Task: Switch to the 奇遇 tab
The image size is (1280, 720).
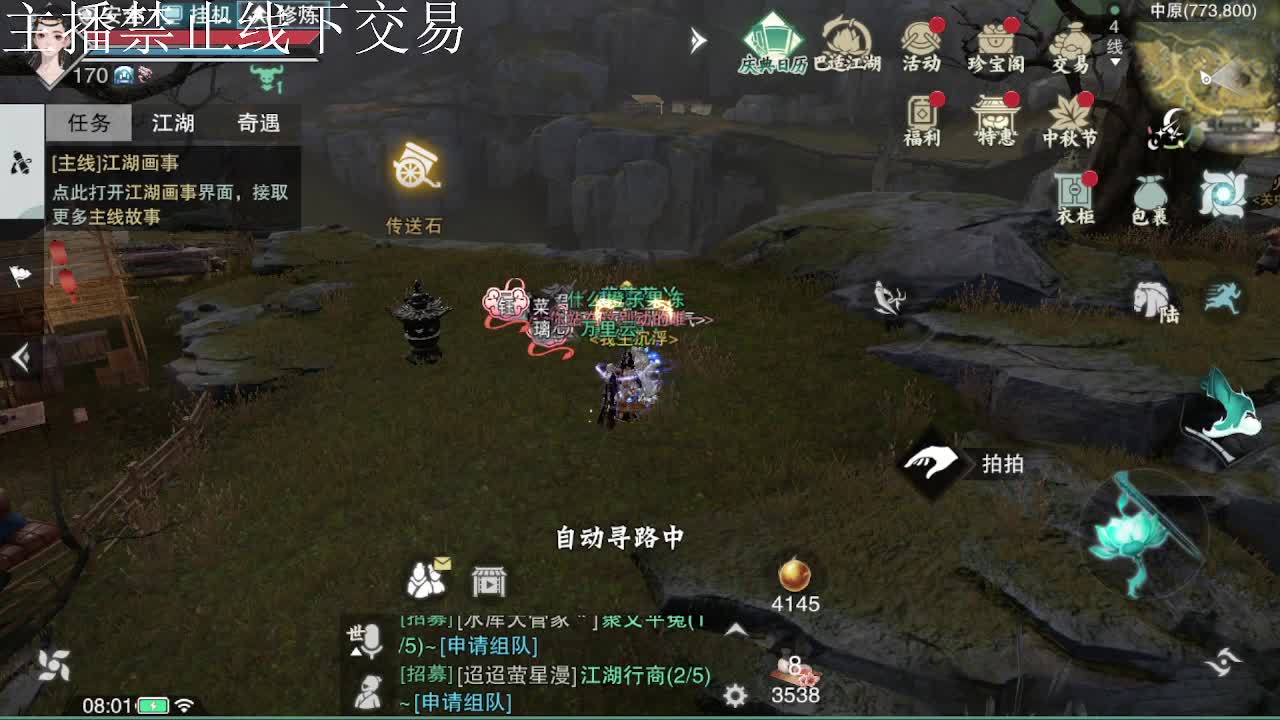Action: (259, 122)
